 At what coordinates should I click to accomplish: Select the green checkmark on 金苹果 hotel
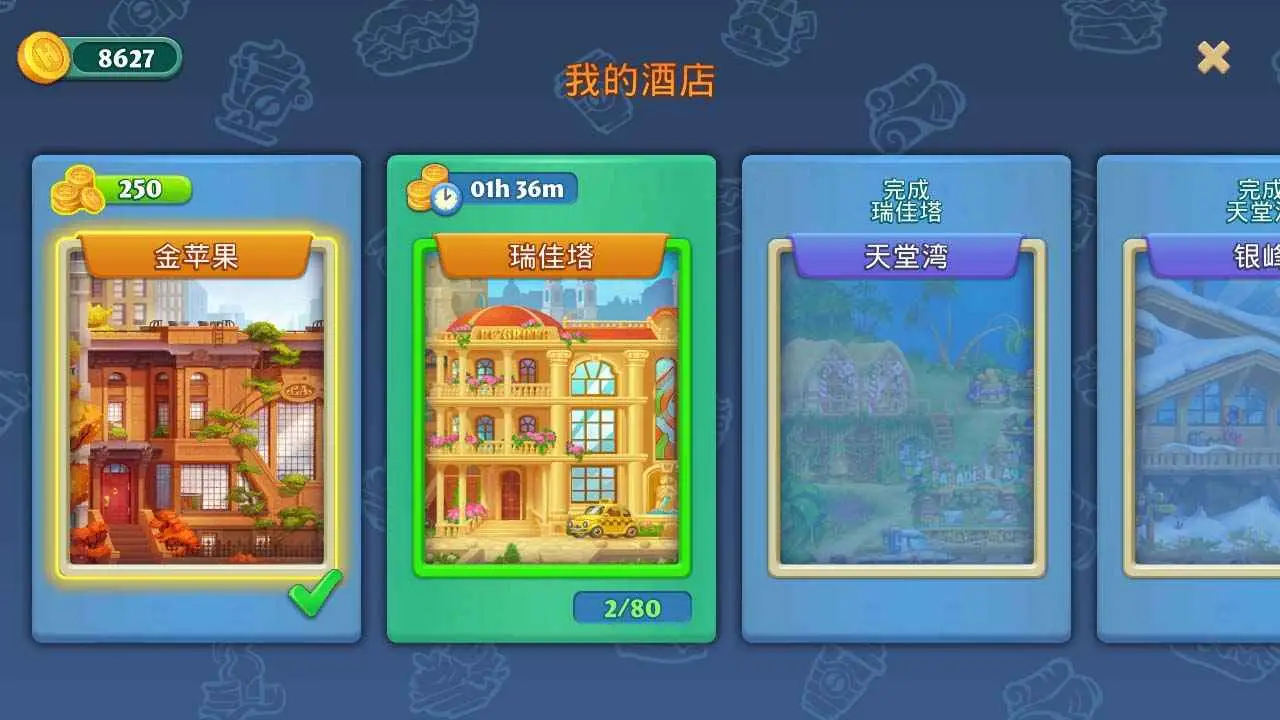click(313, 594)
